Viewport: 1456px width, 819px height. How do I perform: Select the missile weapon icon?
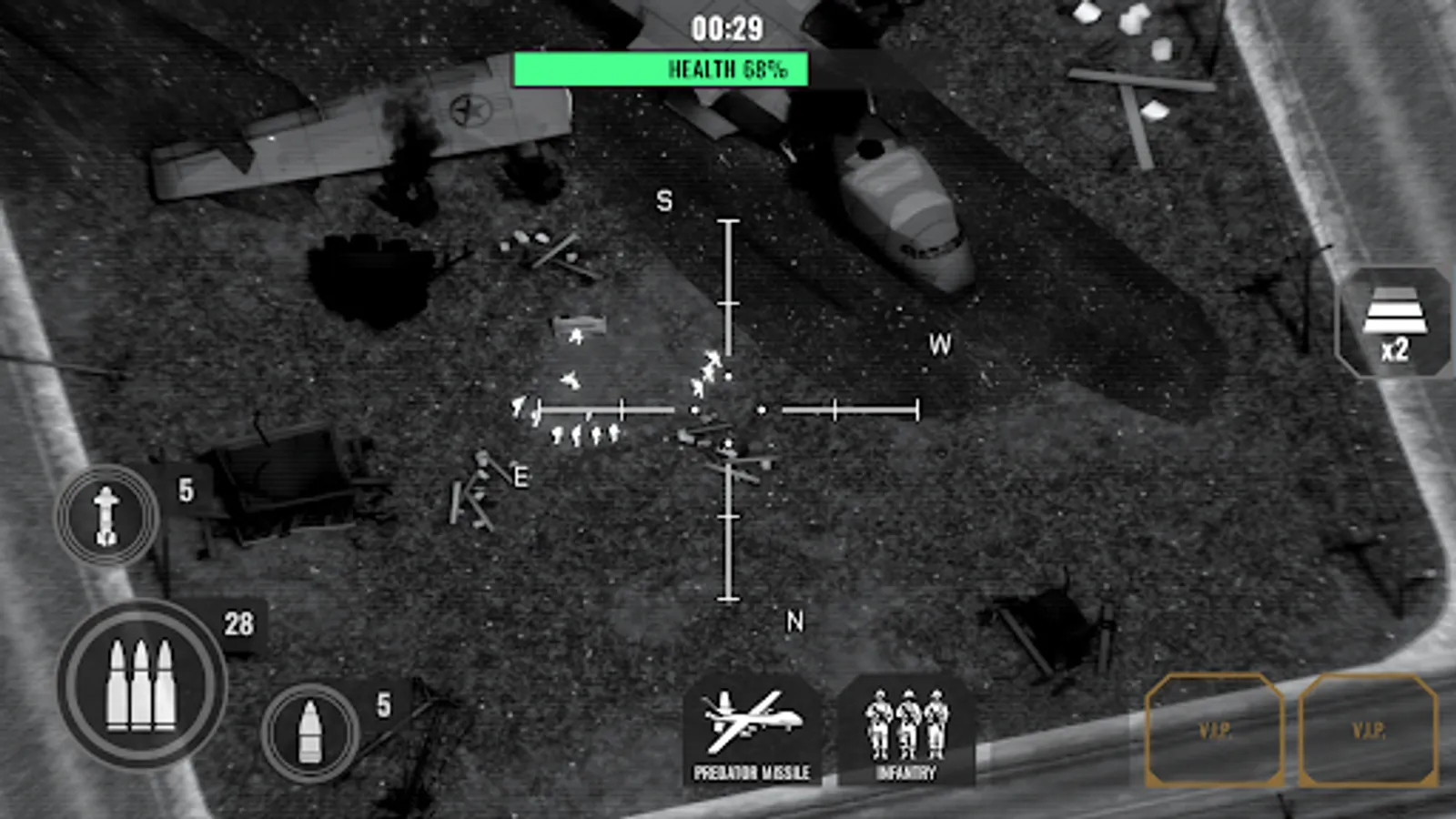coord(106,514)
